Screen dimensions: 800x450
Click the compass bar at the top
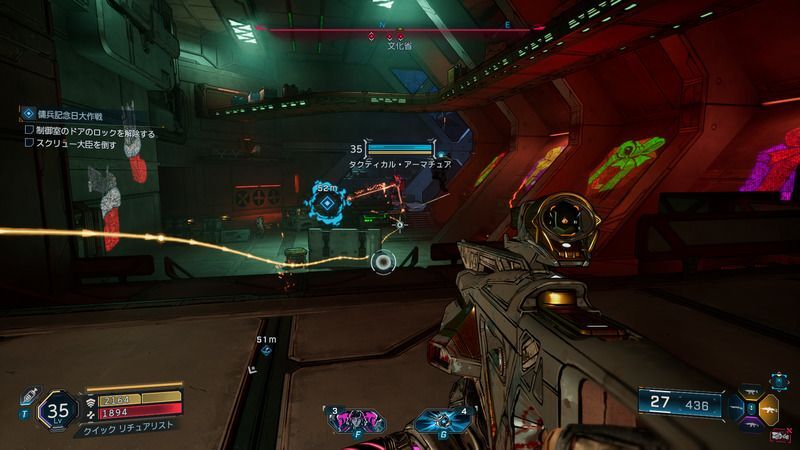click(x=399, y=30)
